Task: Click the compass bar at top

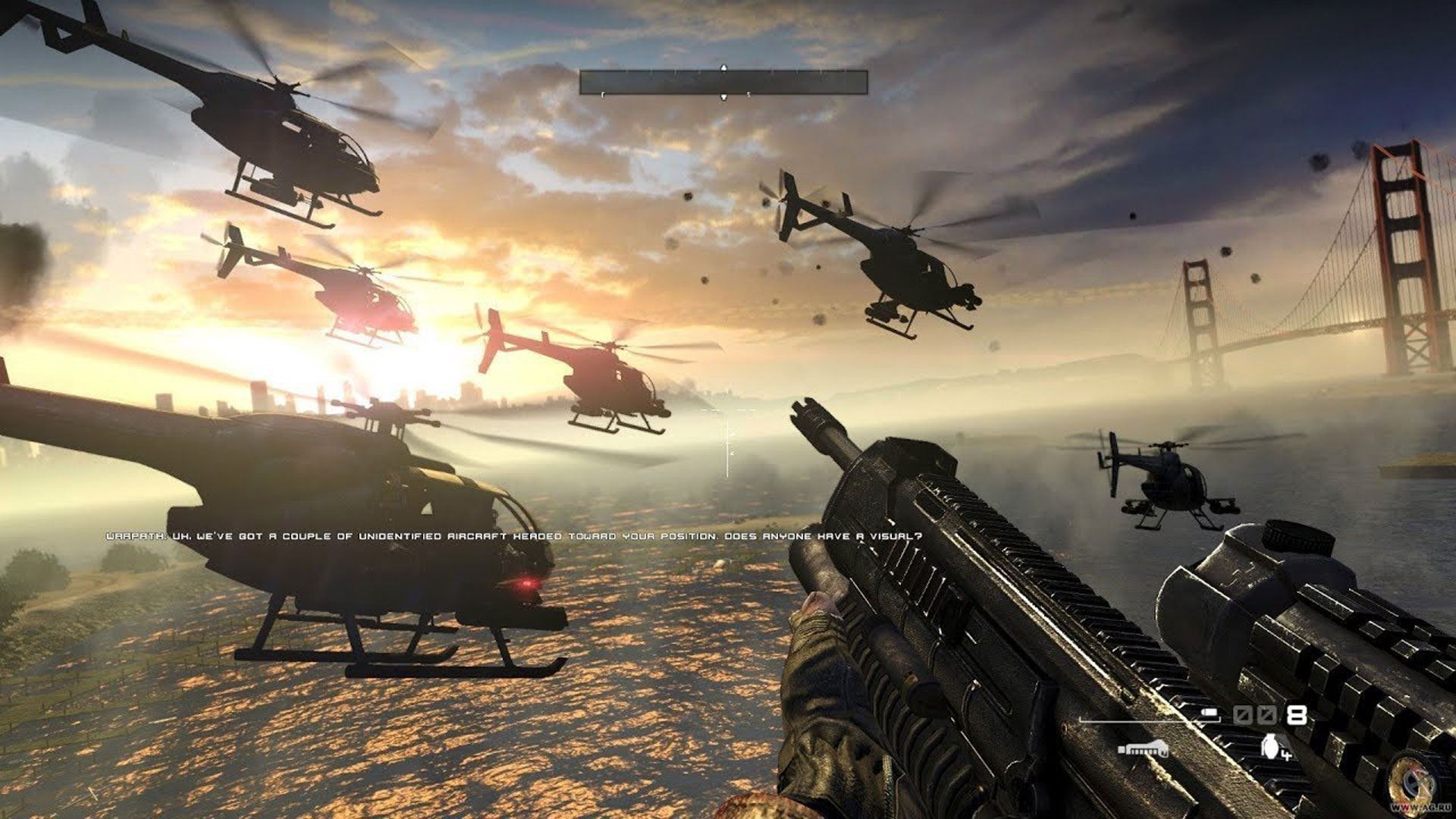Action: click(723, 82)
